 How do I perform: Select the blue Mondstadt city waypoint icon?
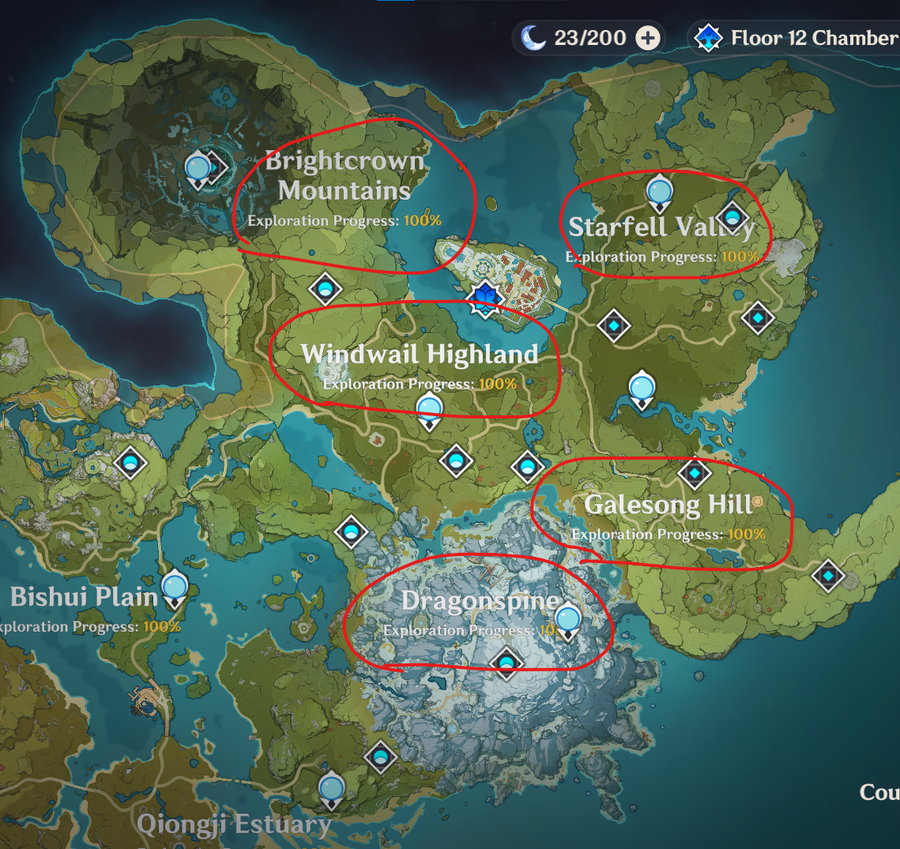coord(485,298)
